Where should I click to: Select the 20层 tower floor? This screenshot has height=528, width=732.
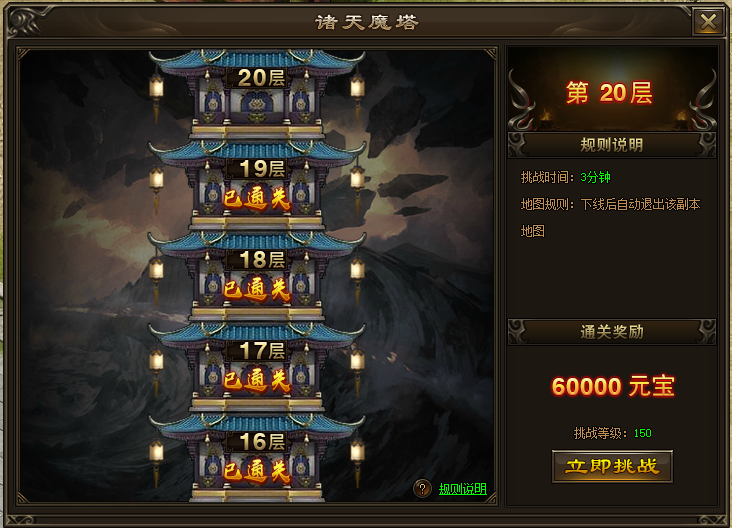pyautogui.click(x=256, y=97)
